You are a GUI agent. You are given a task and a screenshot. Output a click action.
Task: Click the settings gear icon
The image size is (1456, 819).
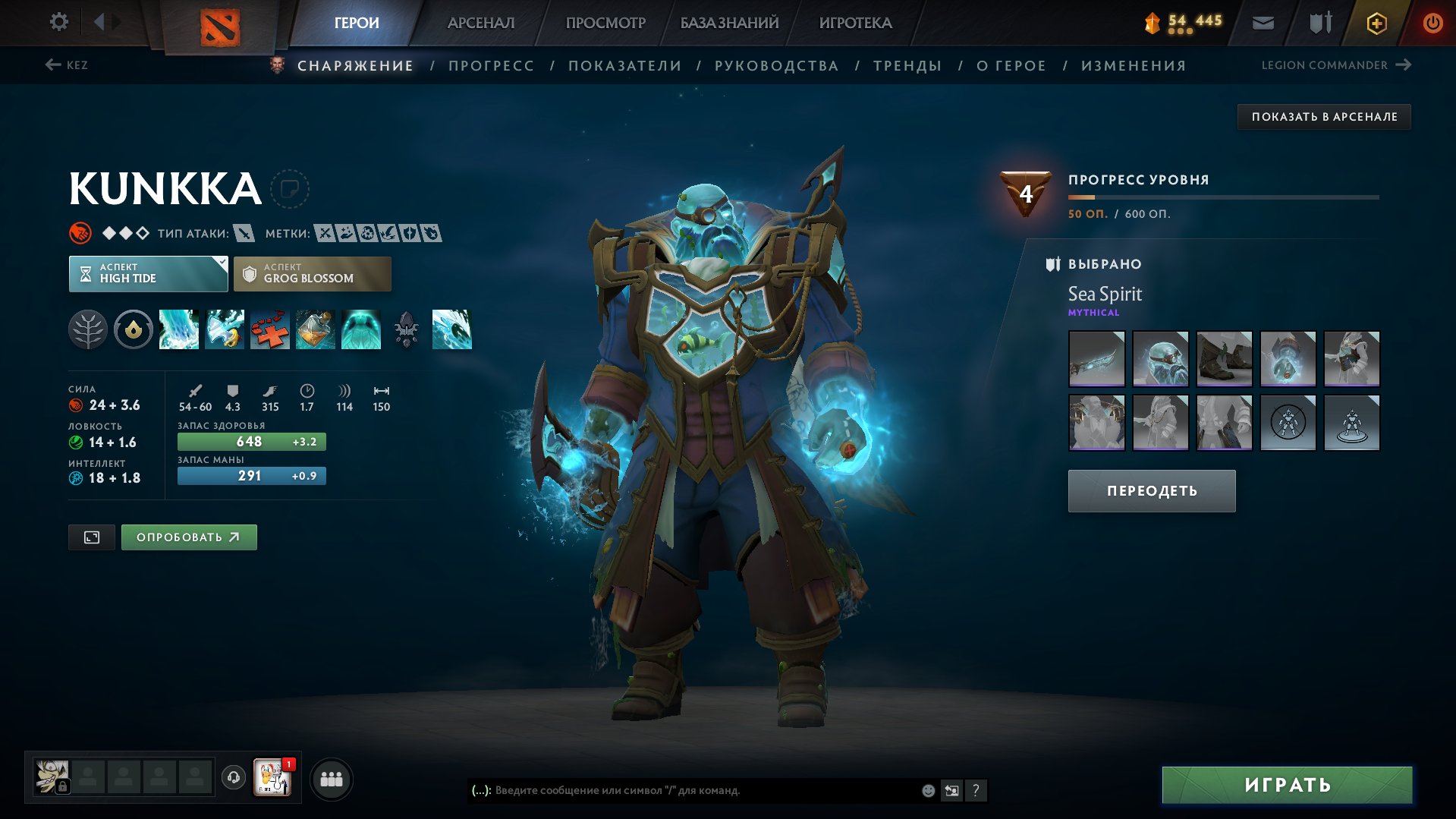pos(58,22)
